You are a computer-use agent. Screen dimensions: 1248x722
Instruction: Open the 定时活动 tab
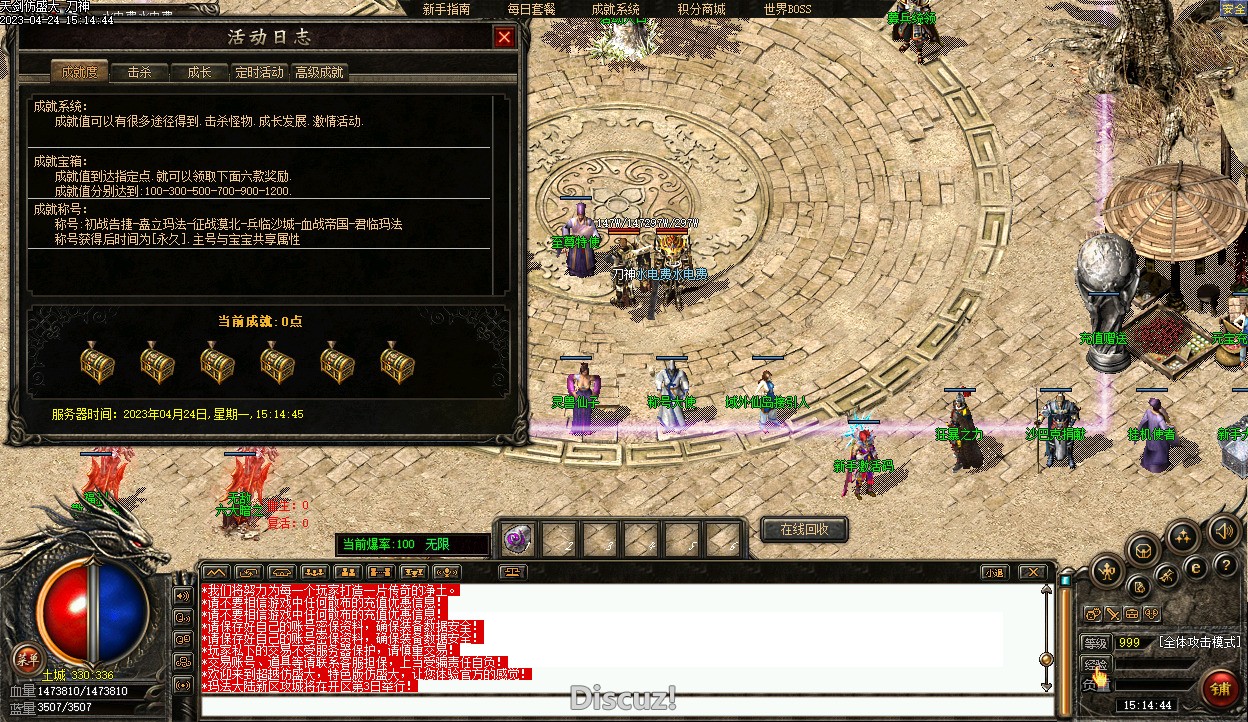tap(259, 72)
